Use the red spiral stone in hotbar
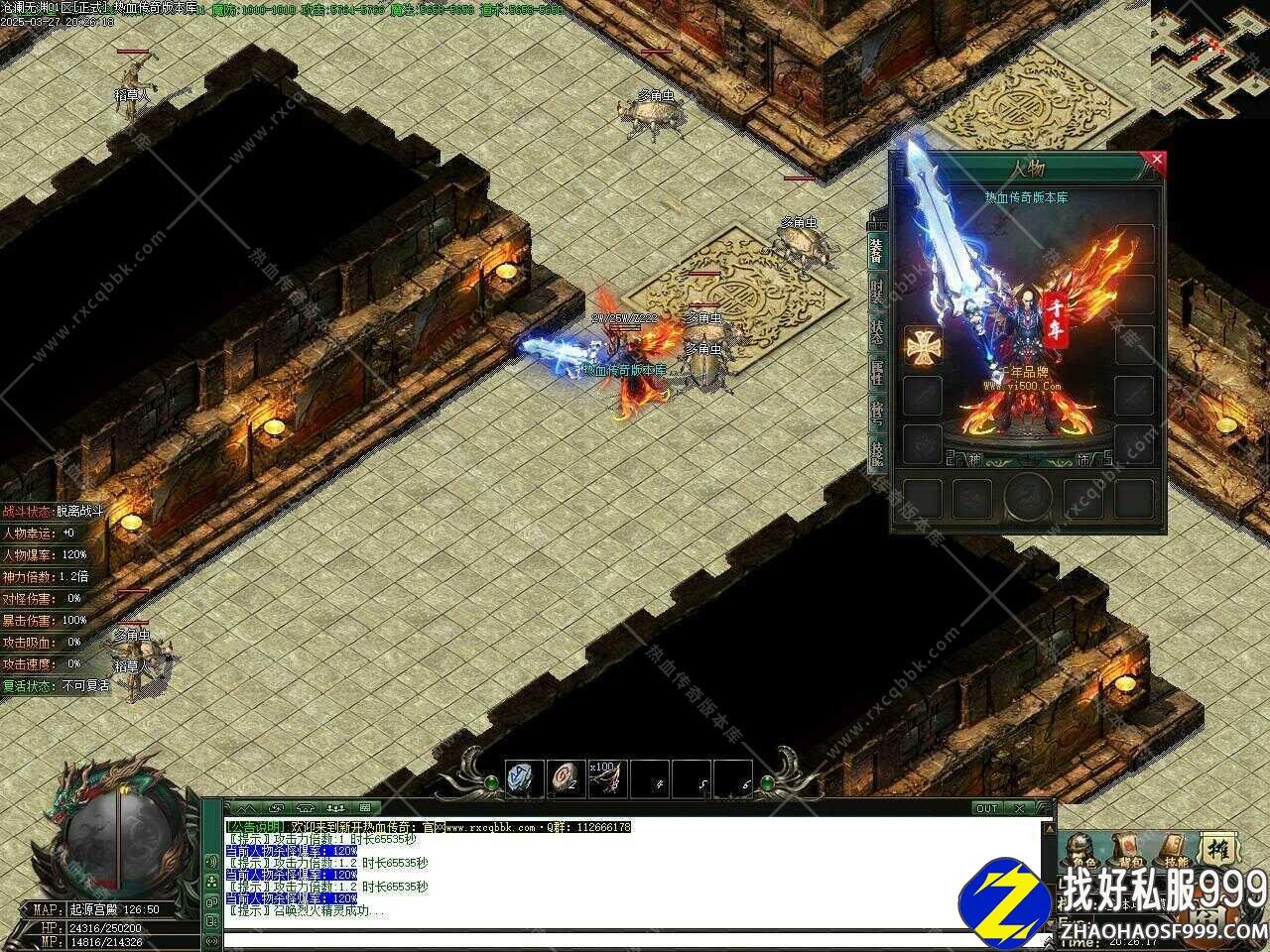This screenshot has width=1270, height=952. (x=565, y=776)
